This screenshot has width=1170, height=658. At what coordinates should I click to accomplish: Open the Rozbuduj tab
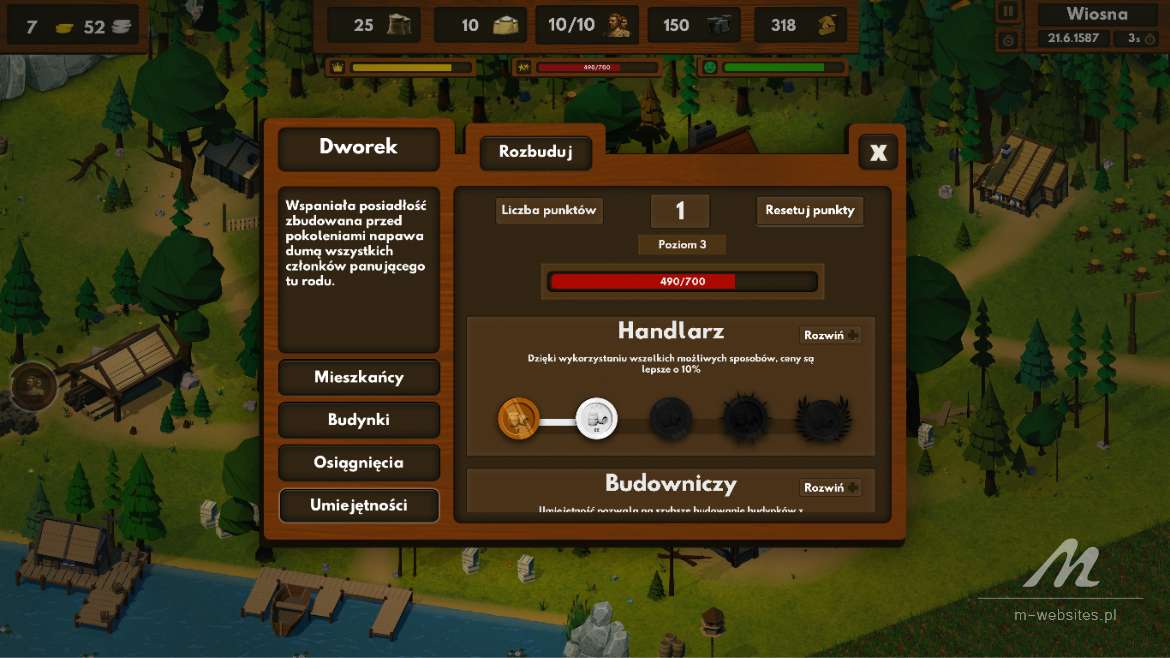(535, 153)
